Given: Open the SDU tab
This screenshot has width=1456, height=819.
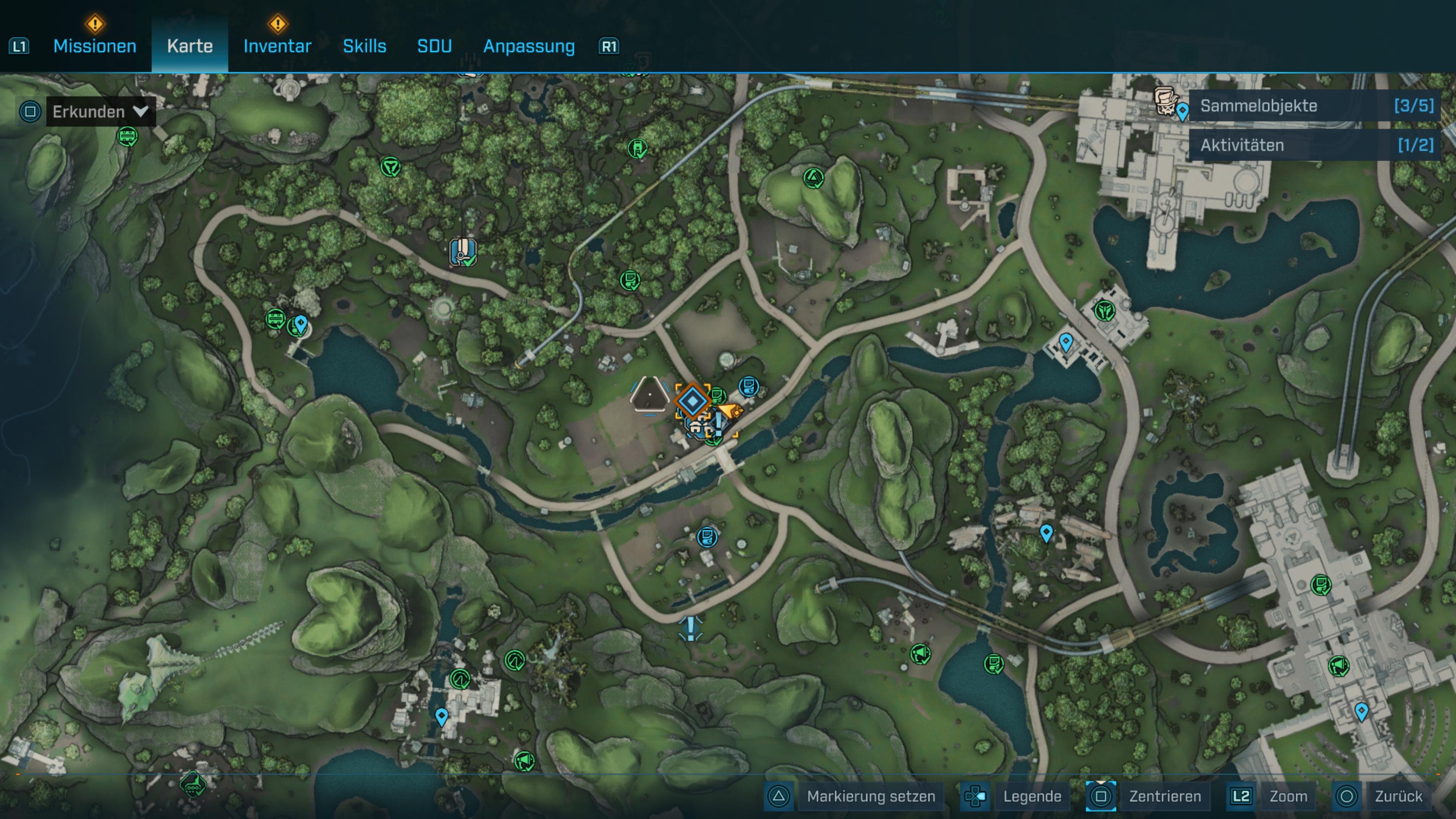Looking at the screenshot, I should pos(434,46).
